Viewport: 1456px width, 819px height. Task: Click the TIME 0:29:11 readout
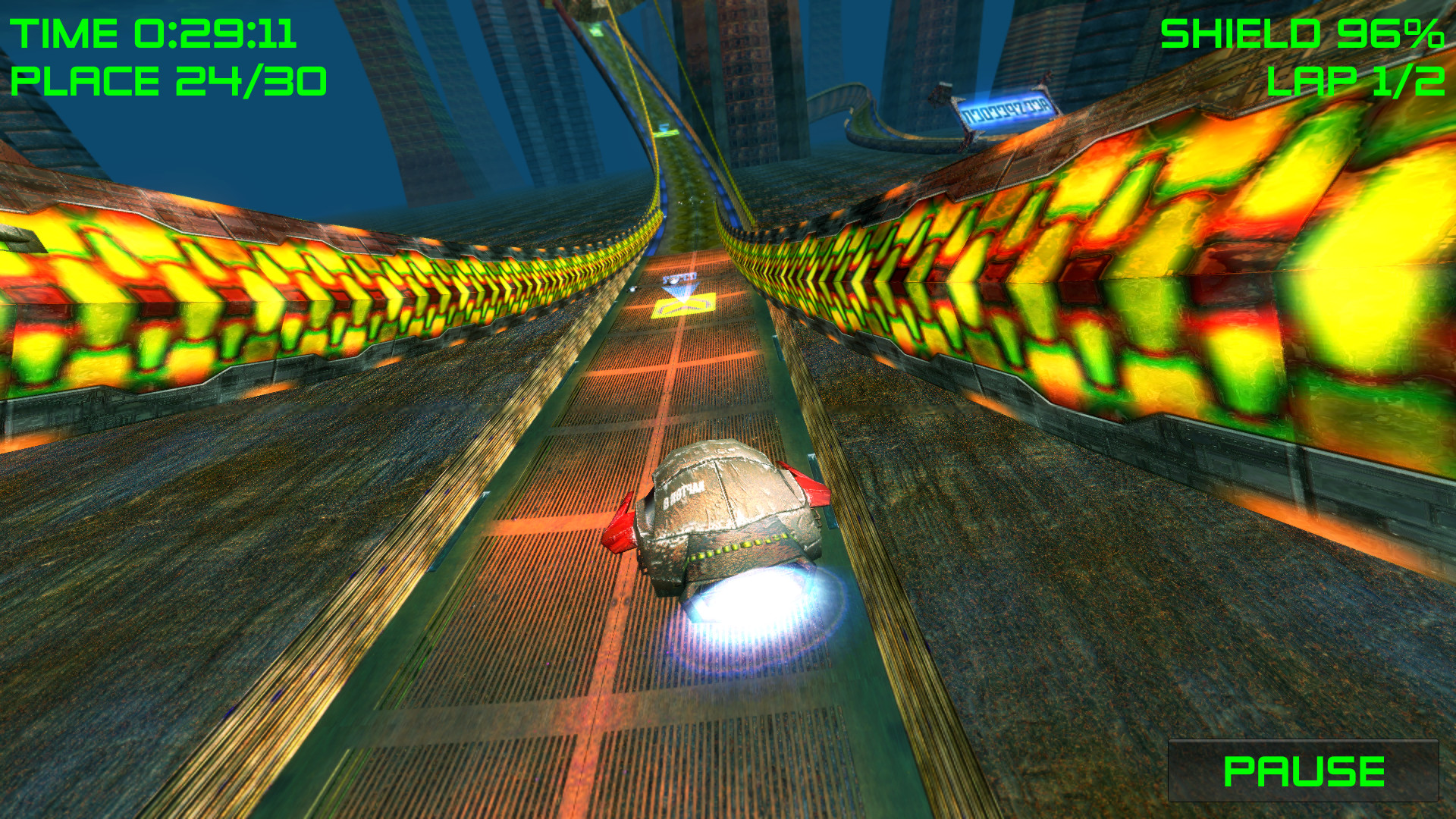(152, 34)
